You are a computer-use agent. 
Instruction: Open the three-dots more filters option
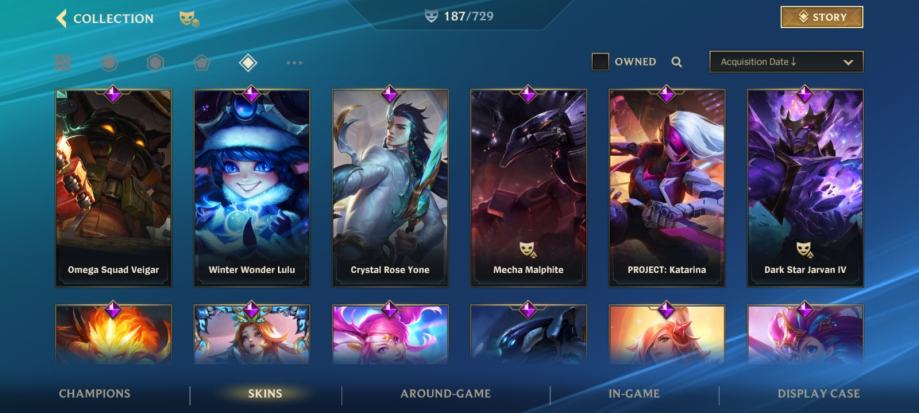click(x=294, y=63)
